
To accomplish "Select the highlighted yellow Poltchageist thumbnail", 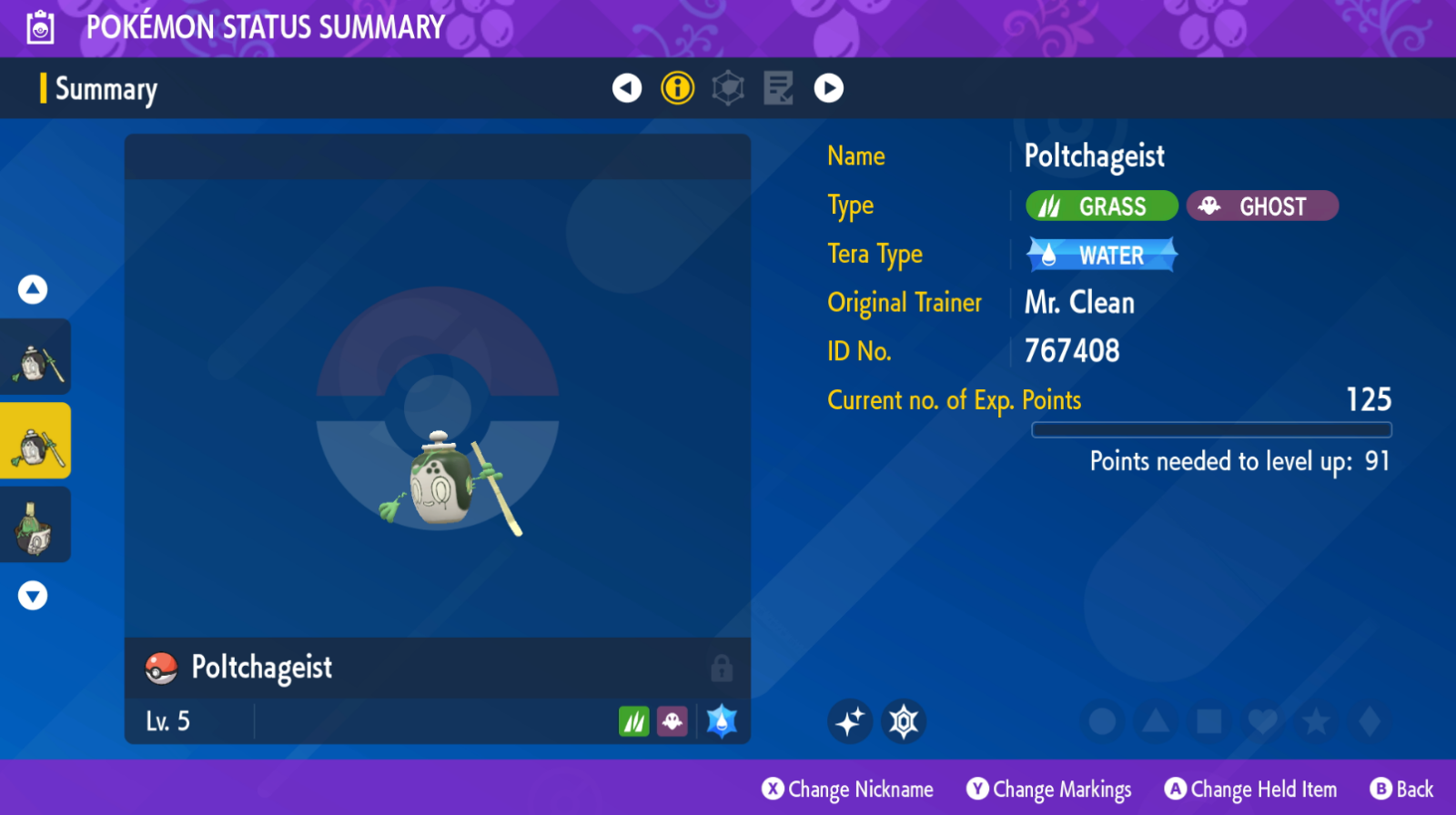I will pyautogui.click(x=35, y=441).
